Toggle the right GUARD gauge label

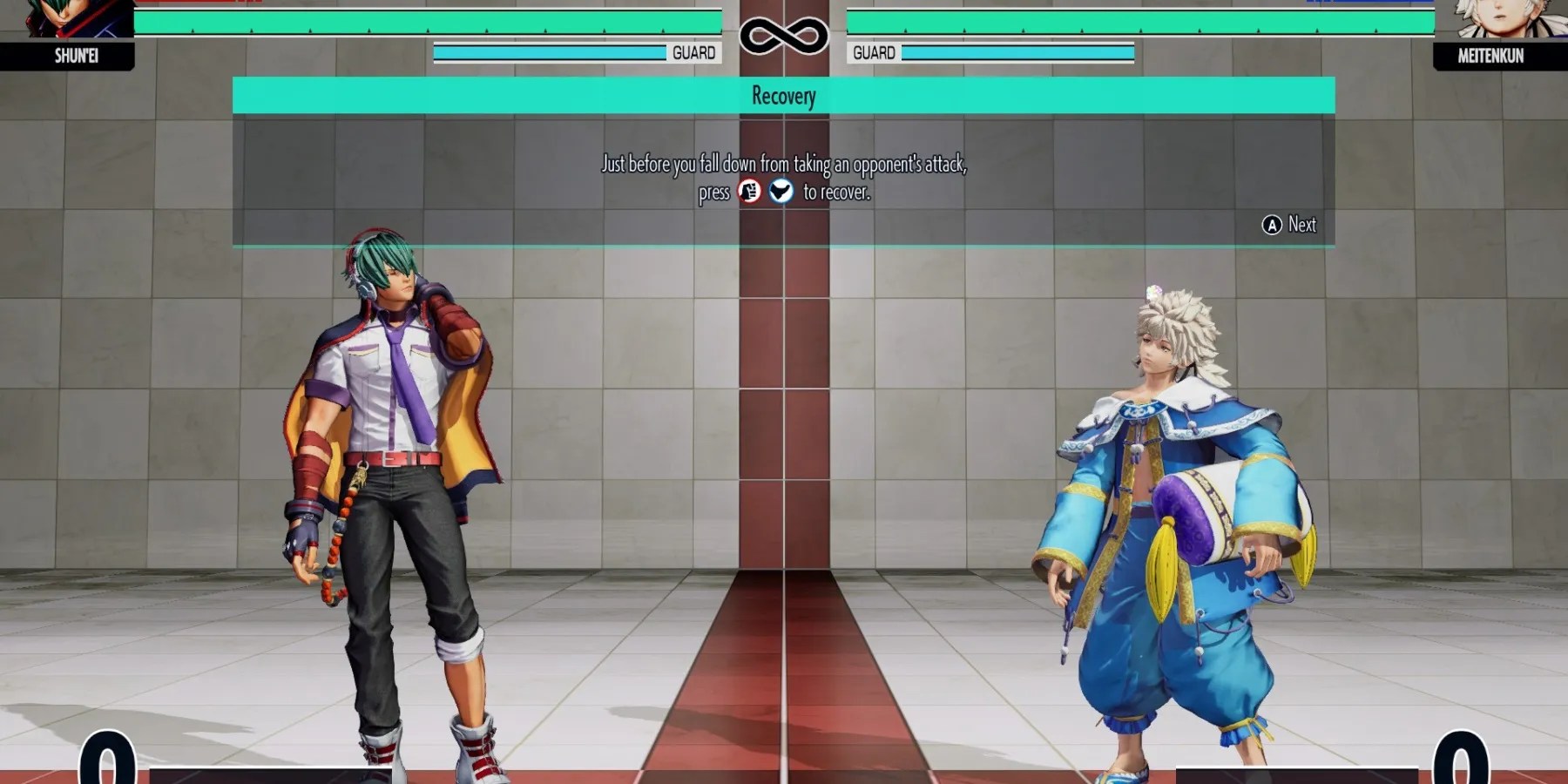point(874,52)
